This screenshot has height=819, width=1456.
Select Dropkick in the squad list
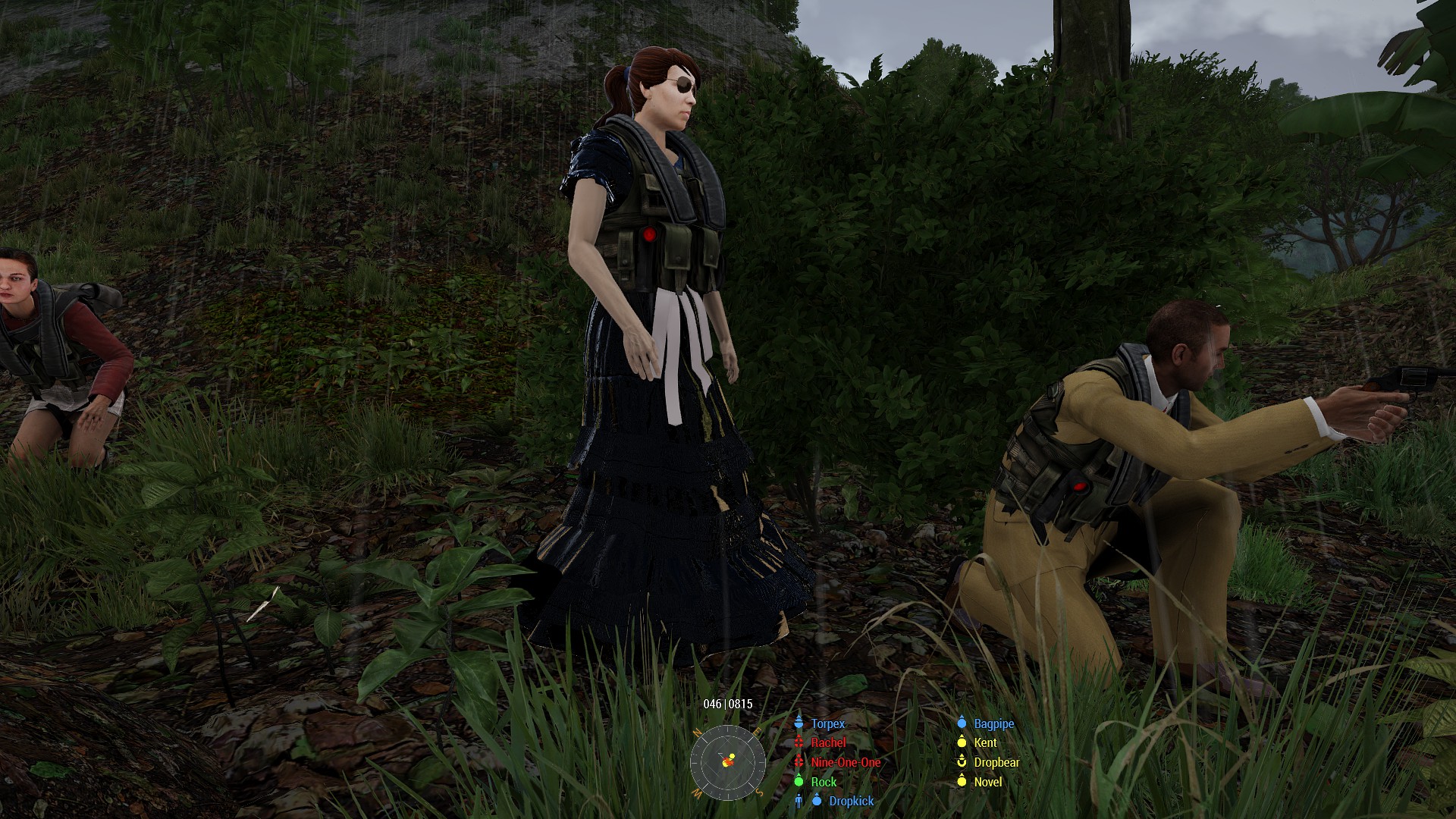click(x=851, y=801)
